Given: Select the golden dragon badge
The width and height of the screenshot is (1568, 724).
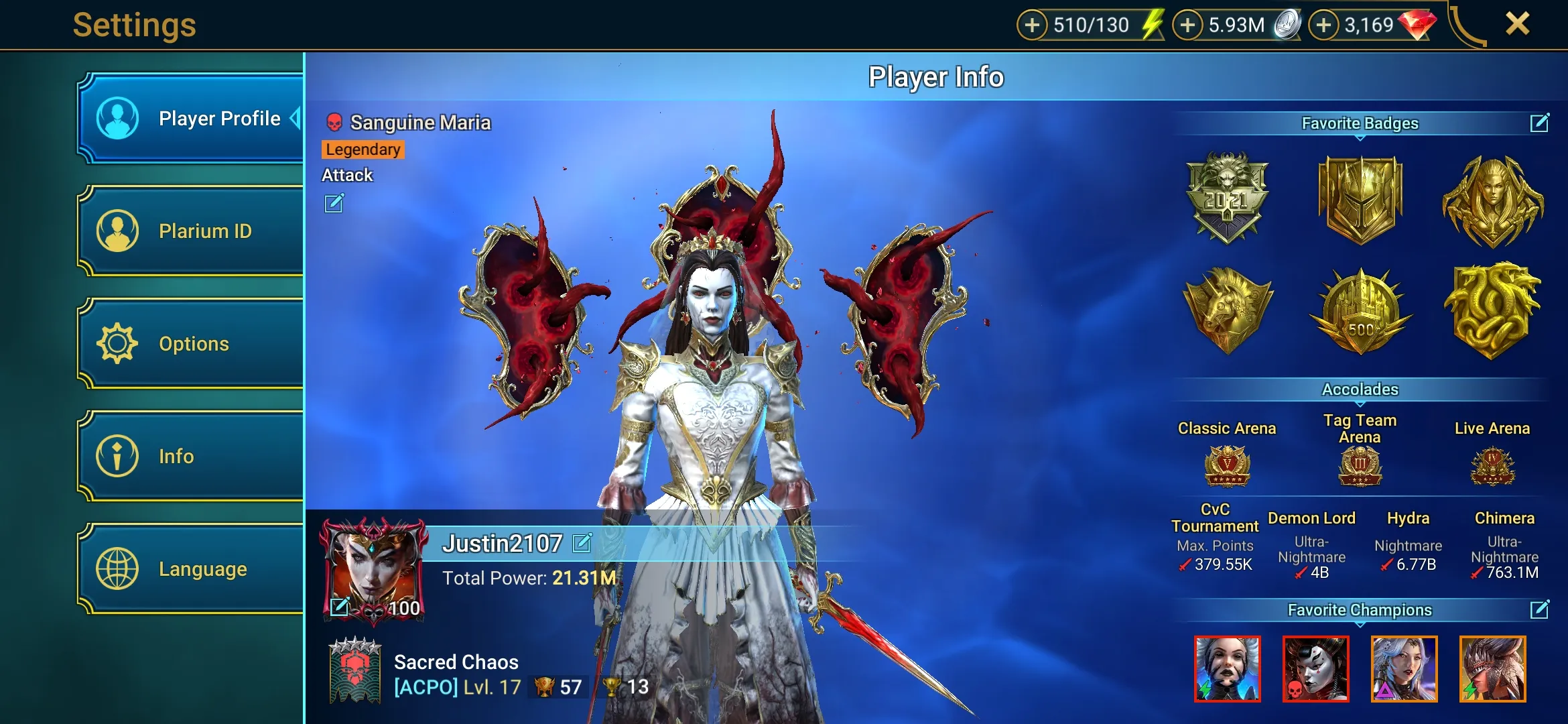Looking at the screenshot, I should coord(1492,312).
